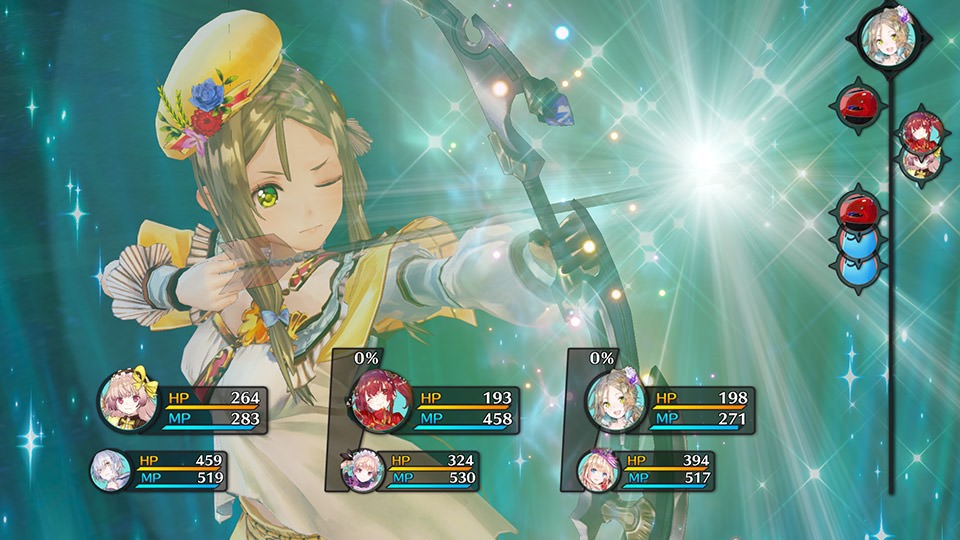Image resolution: width=960 pixels, height=540 pixels.
Task: Select the silver-haired party member portrait
Action: click(x=110, y=470)
